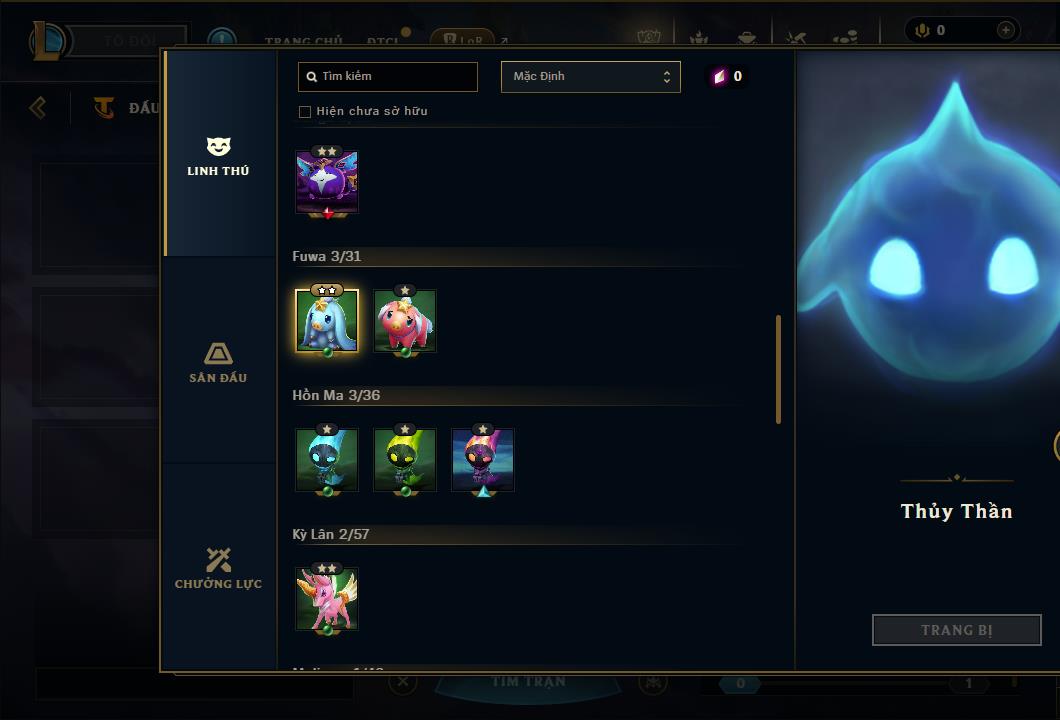
Task: Select the pink Kỳ Lân little legend
Action: (327, 598)
